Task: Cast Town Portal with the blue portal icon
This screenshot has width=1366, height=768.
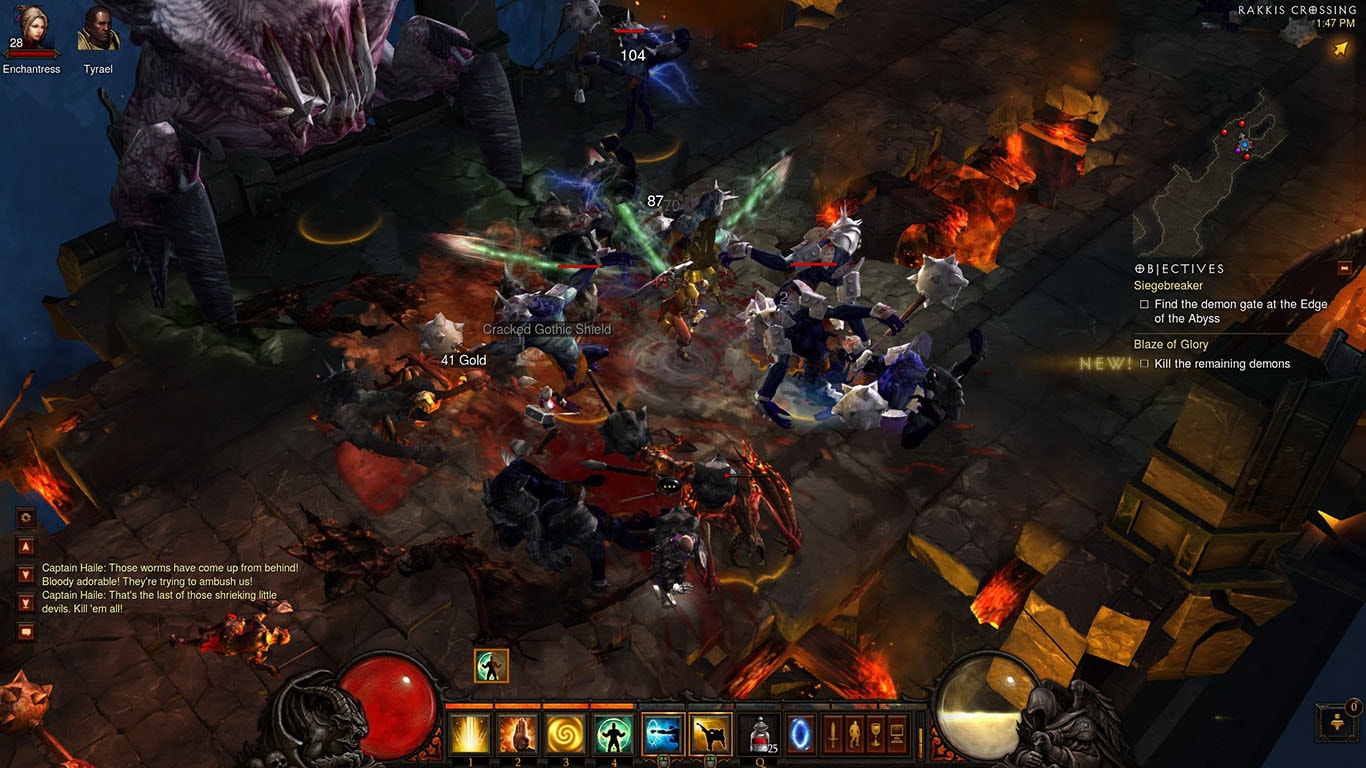Action: [800, 733]
